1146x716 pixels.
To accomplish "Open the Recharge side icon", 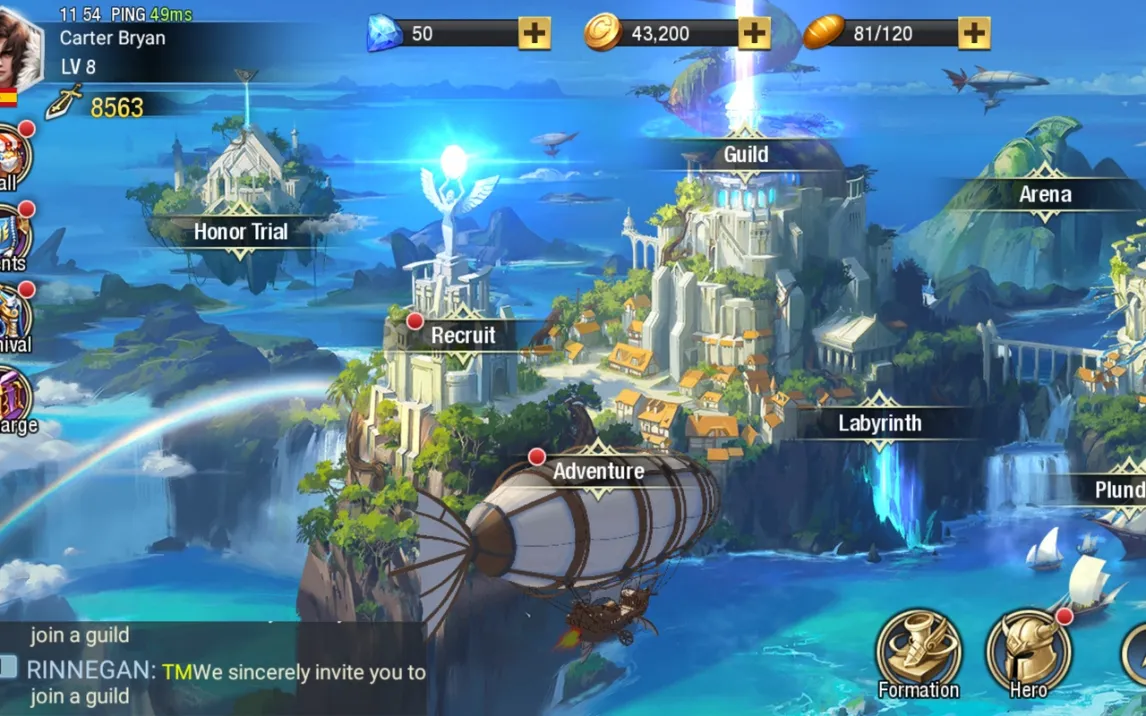I will (x=14, y=400).
